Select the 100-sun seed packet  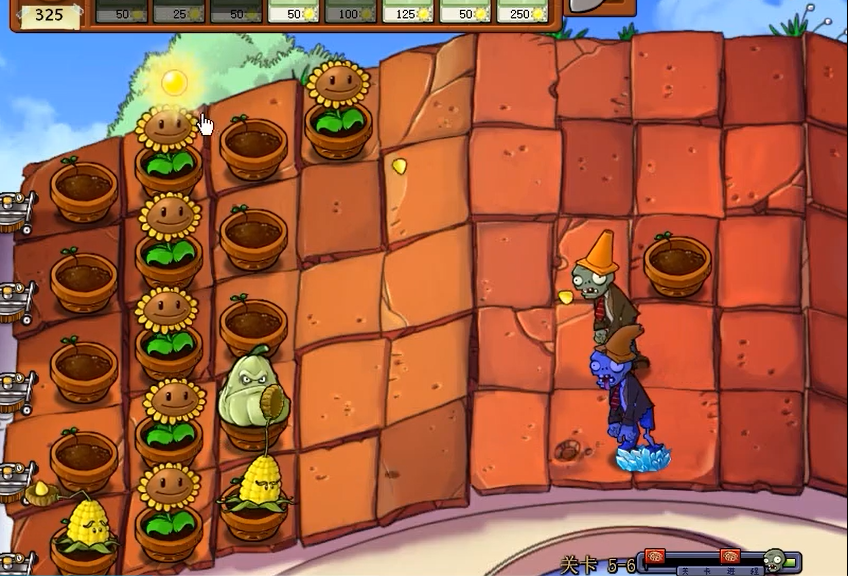tap(352, 11)
